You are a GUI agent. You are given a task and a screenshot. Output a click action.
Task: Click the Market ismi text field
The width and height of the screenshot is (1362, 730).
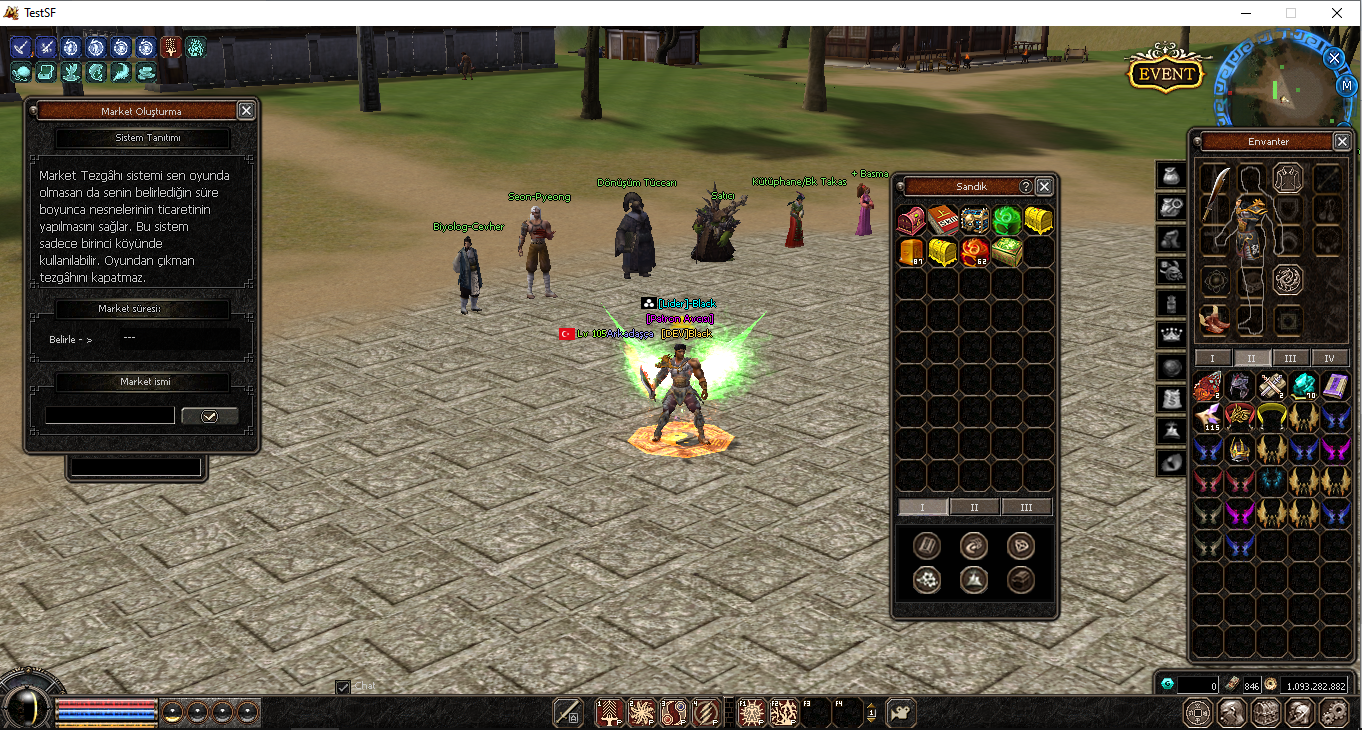pyautogui.click(x=110, y=416)
